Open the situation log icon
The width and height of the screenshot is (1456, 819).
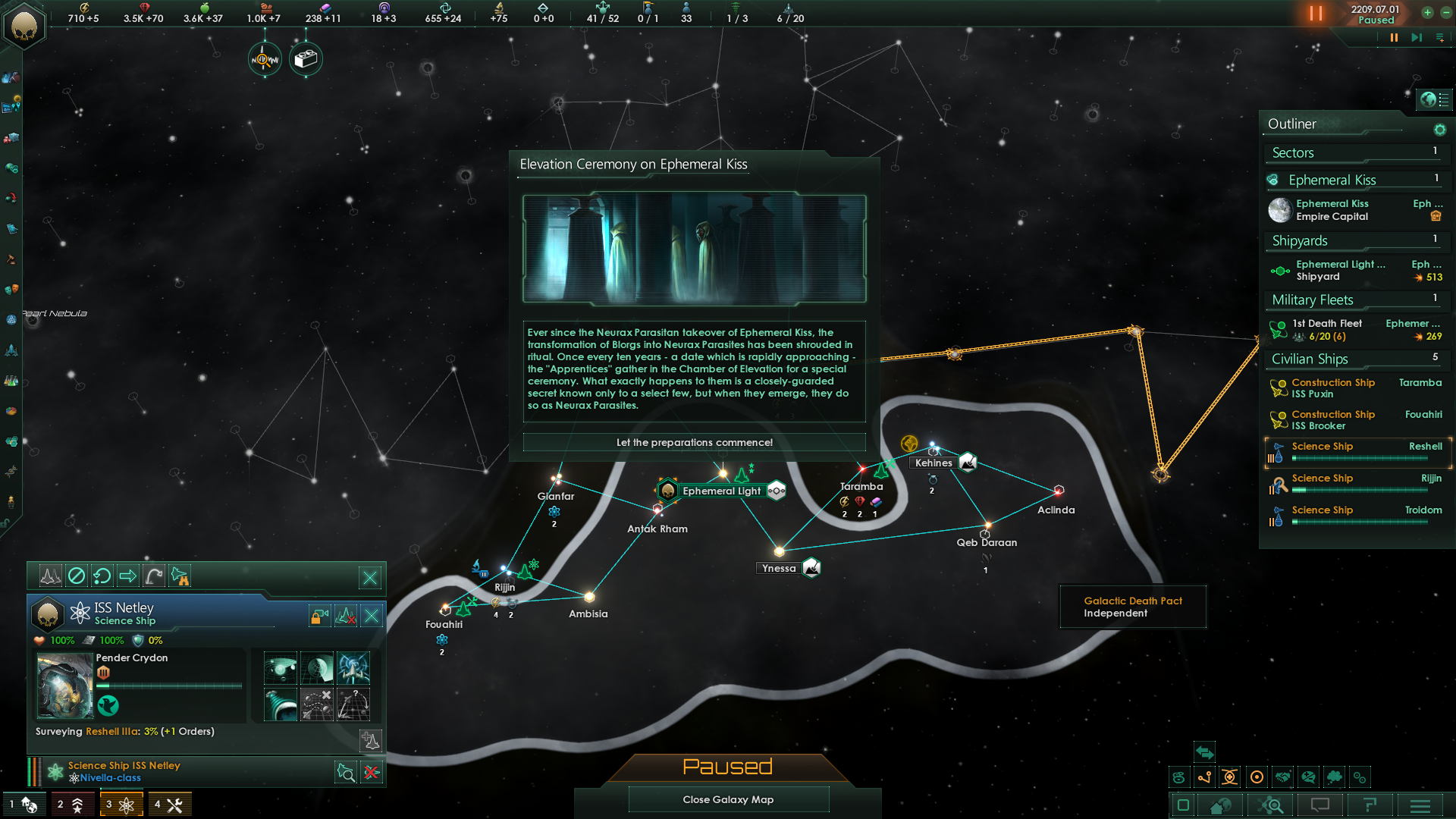click(1369, 805)
